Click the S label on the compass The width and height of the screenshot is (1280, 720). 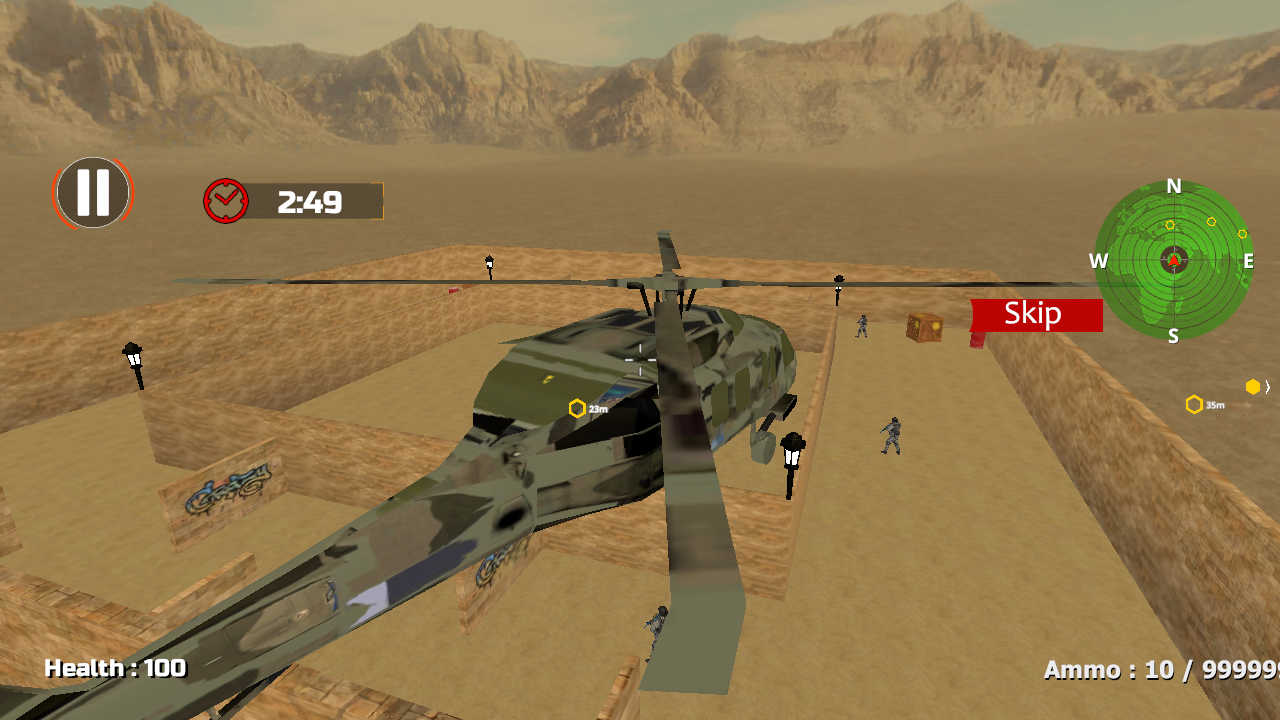coord(1173,336)
